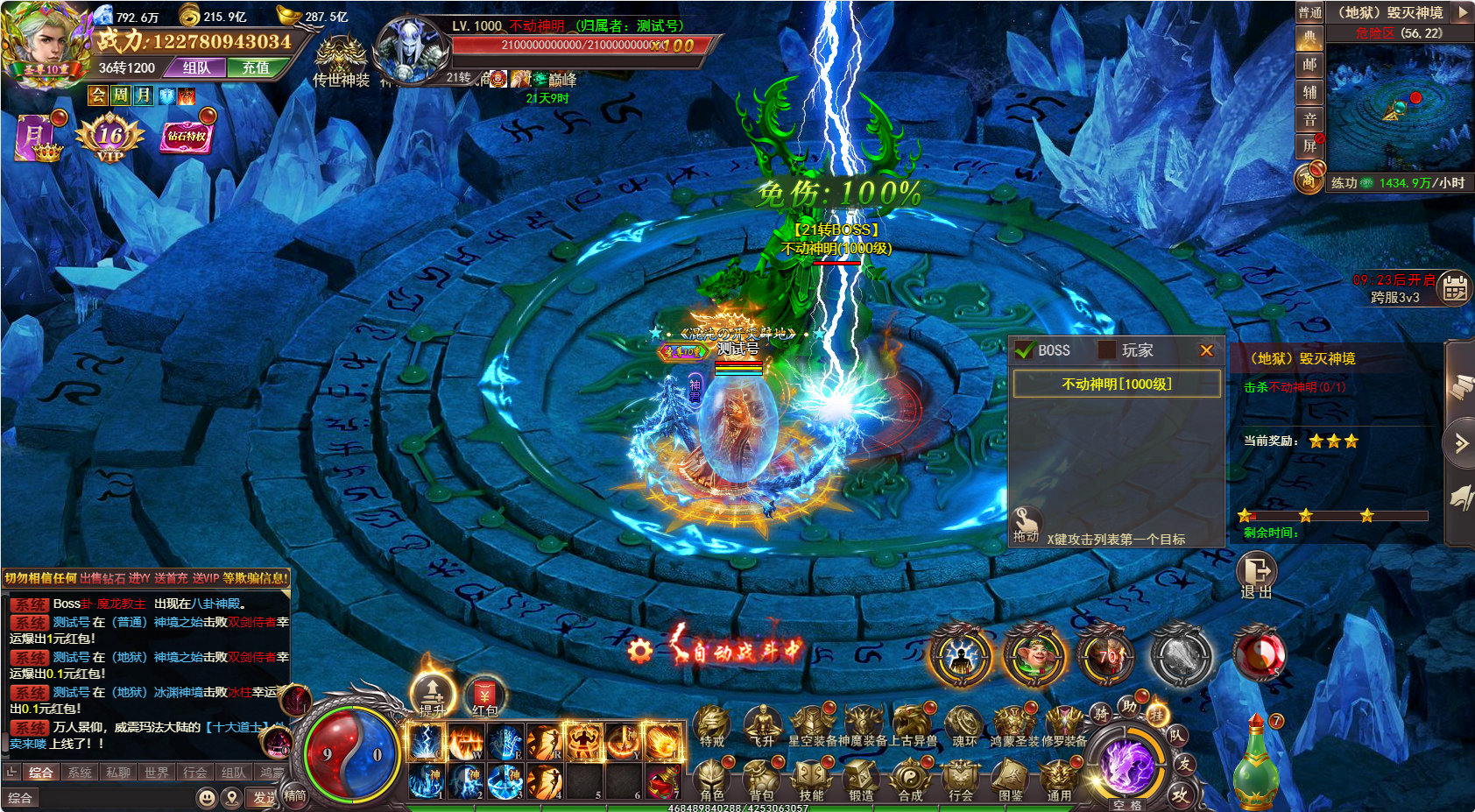
Task: Open the 行会 guild menu
Action: coord(961,779)
